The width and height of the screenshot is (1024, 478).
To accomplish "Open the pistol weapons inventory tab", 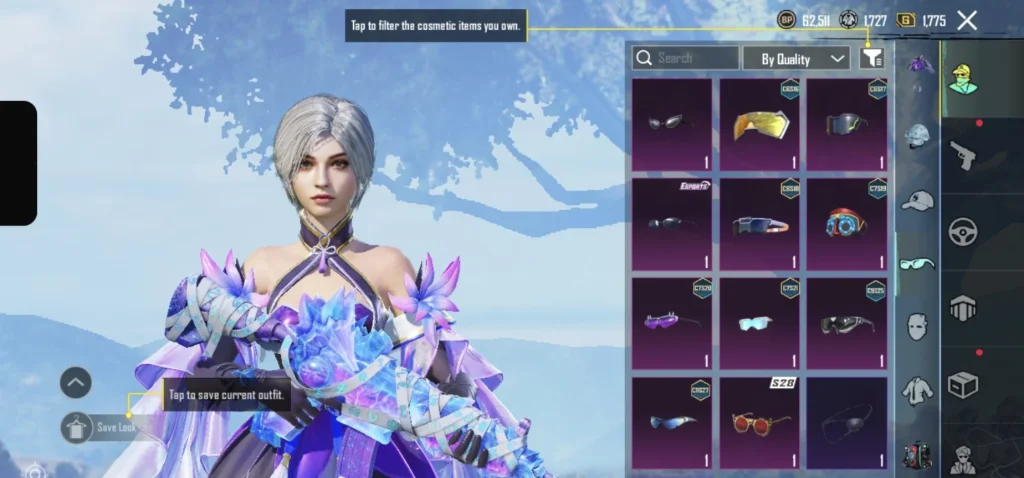I will click(963, 155).
